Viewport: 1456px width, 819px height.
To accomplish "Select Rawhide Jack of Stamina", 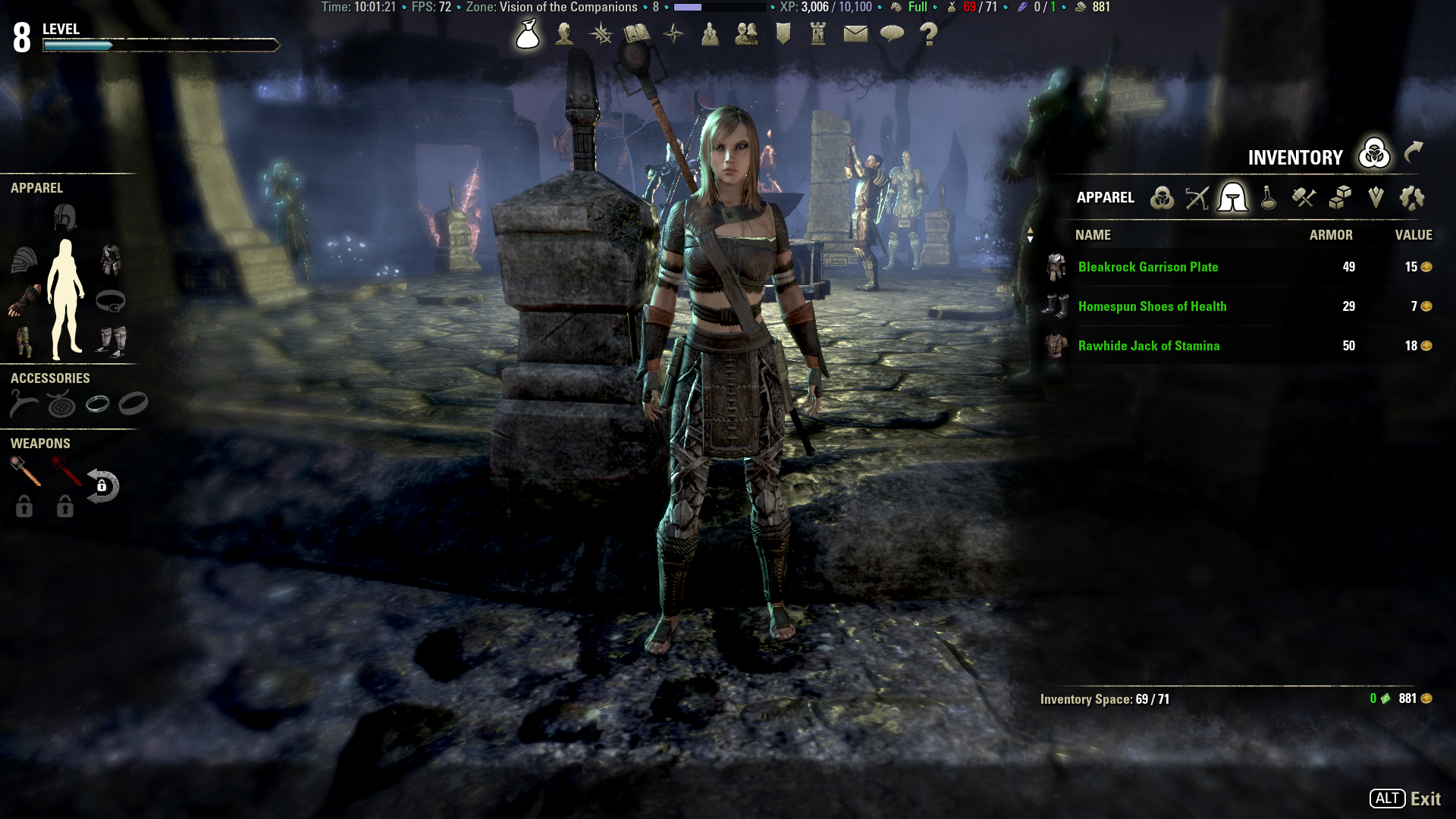I will pyautogui.click(x=1149, y=346).
